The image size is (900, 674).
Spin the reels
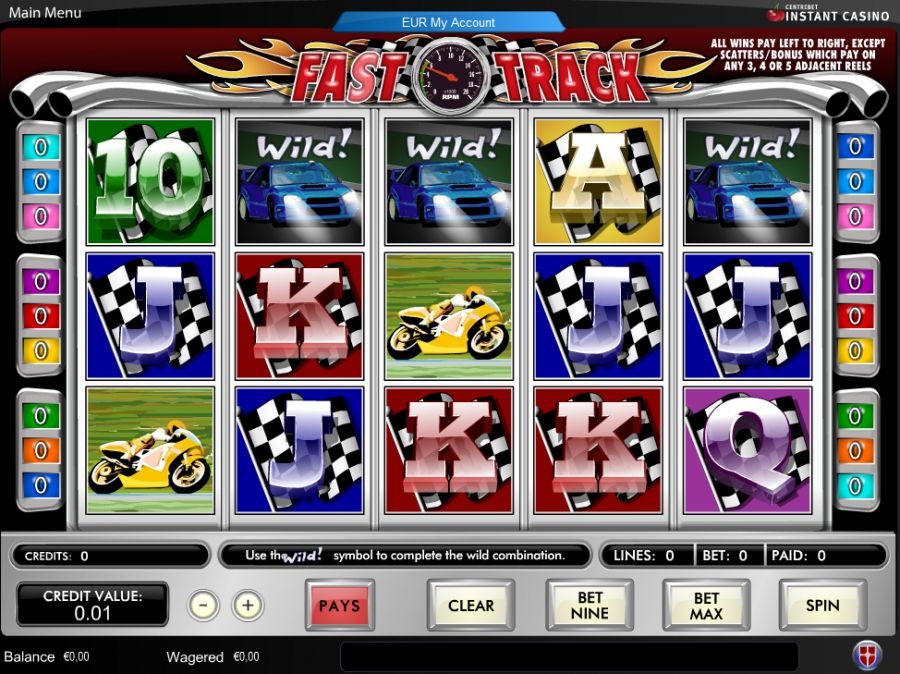click(x=822, y=605)
